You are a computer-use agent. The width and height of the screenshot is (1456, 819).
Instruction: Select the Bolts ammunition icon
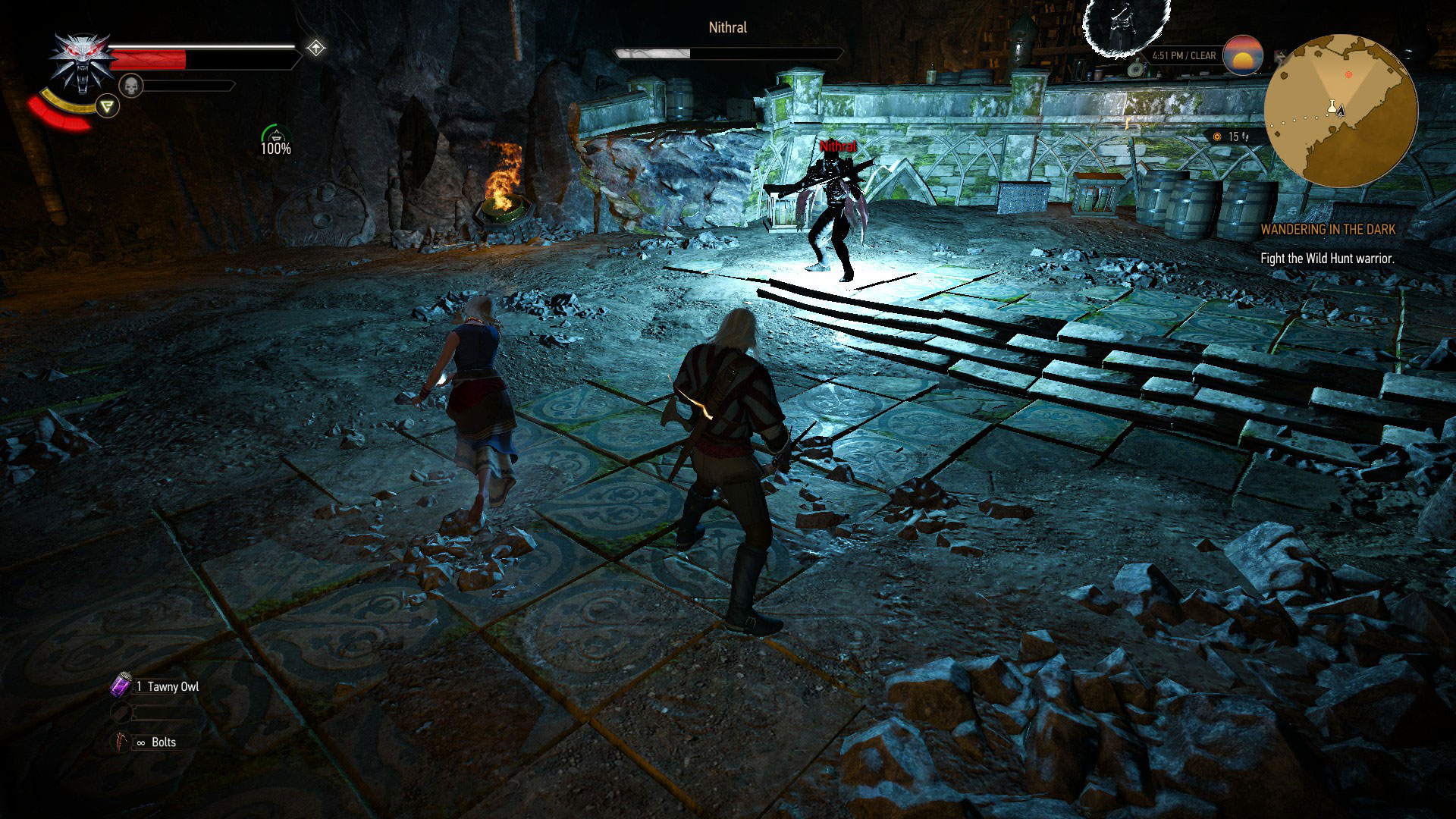[x=120, y=742]
